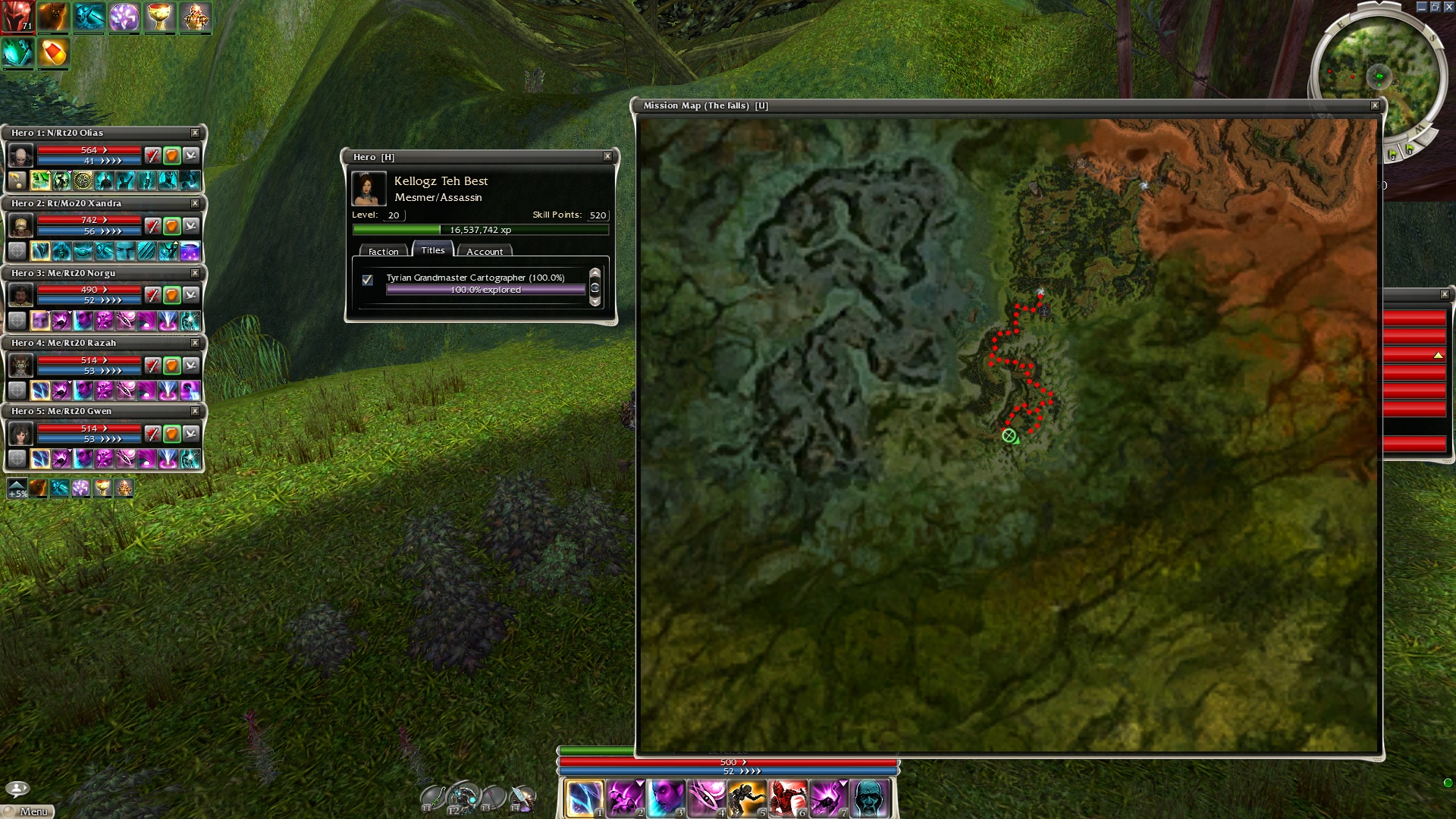Close Hero 3 Norgu panel
Screen dimensions: 1456x819
(195, 273)
